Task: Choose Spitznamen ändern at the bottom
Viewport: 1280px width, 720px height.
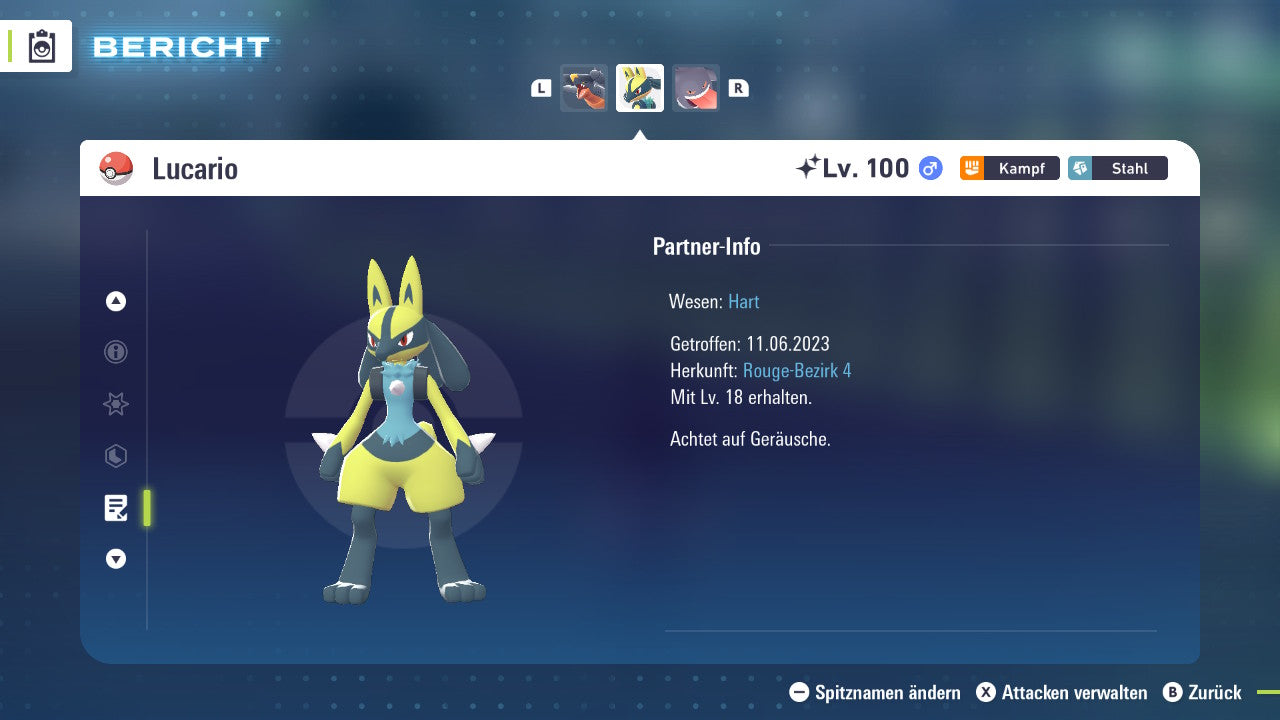Action: point(878,692)
